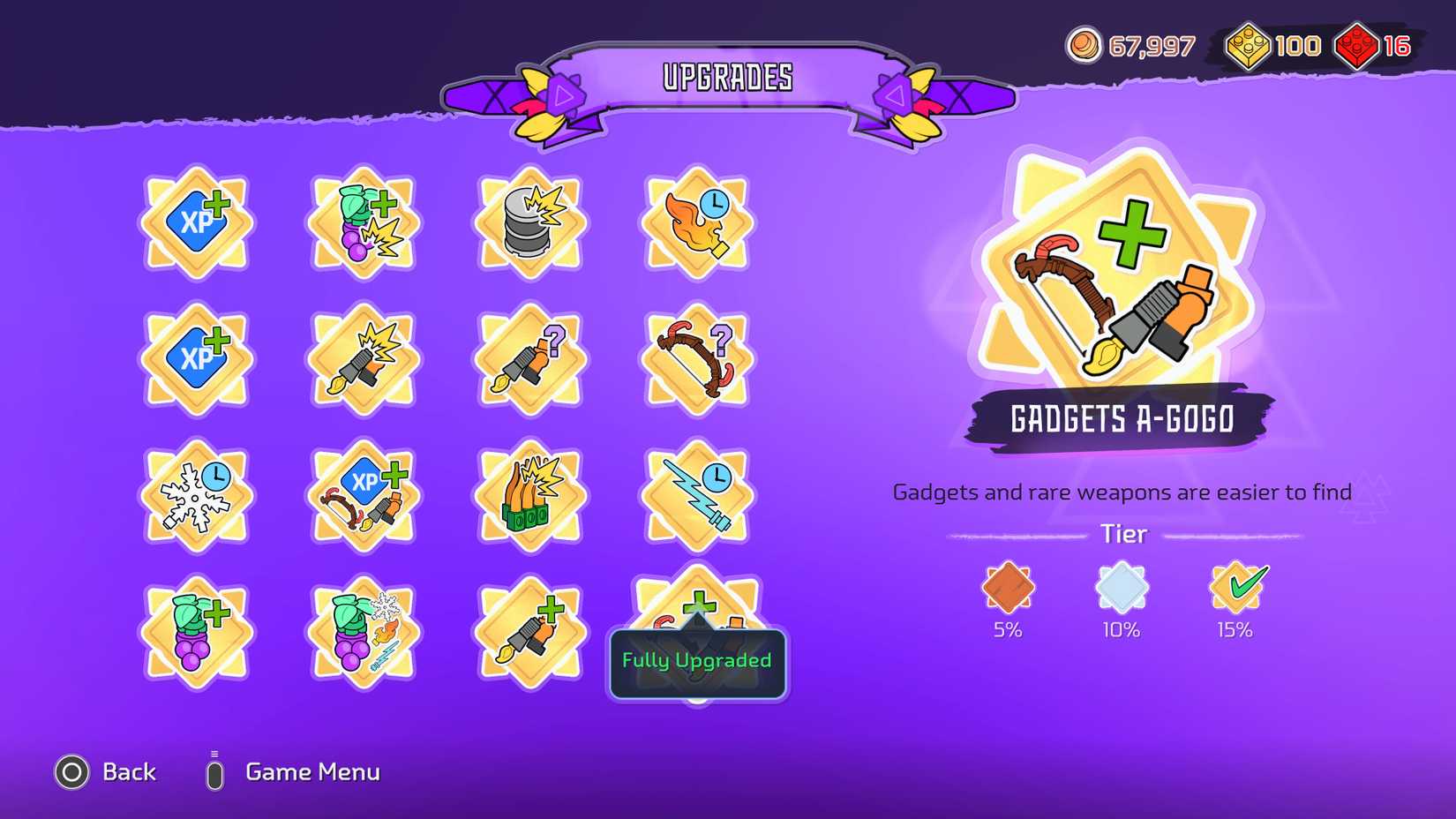1456x819 pixels.
Task: Open the exploding barrel upgrade
Action: click(x=529, y=223)
